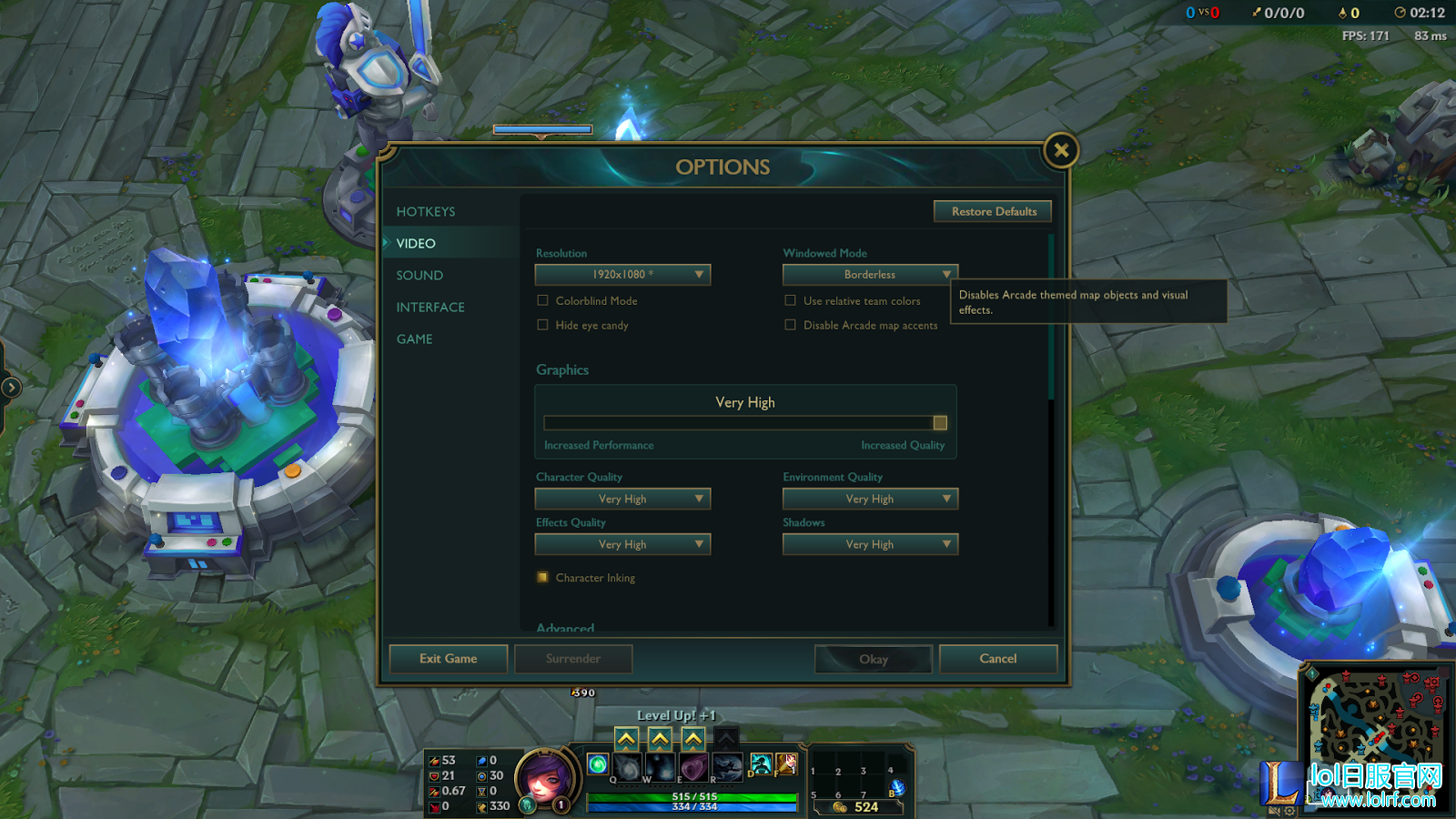Screen dimensions: 1456x819
Task: Enable Colorblind Mode checkbox
Action: 543,300
